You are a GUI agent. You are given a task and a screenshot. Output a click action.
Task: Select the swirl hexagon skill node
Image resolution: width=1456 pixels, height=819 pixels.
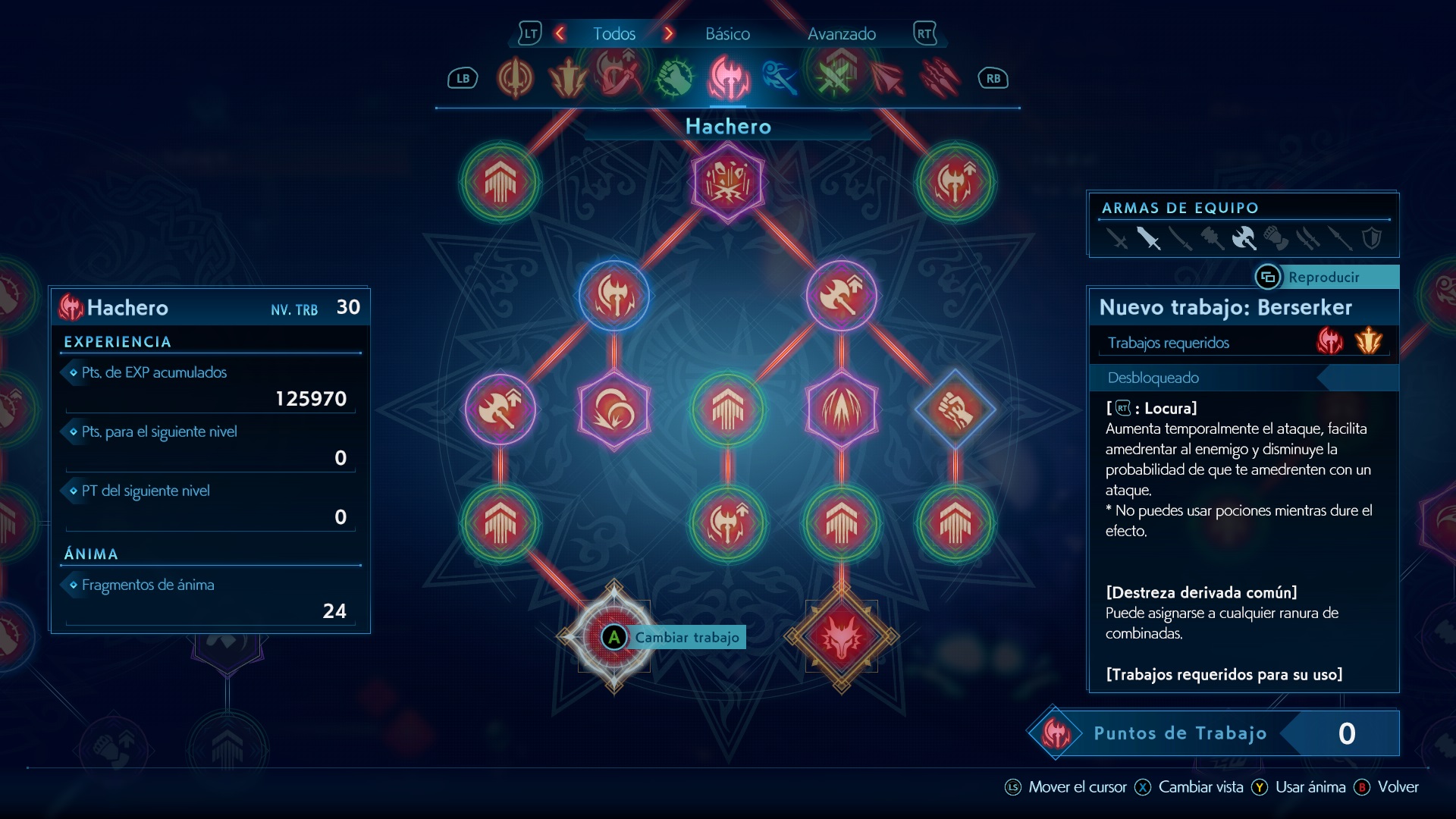(613, 409)
